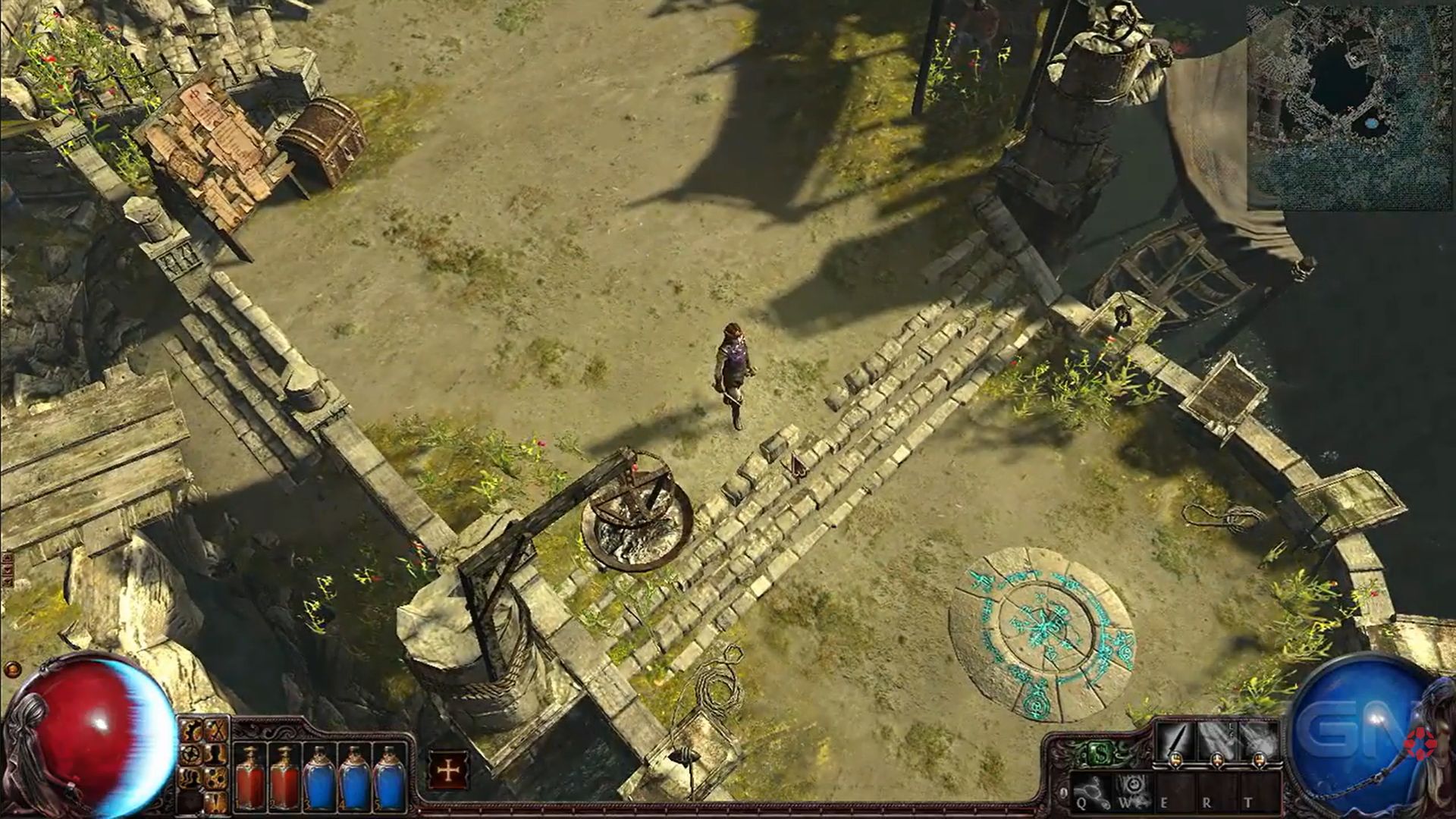The width and height of the screenshot is (1456, 819).
Task: Select the dagger attack skill icon
Action: pyautogui.click(x=1175, y=742)
